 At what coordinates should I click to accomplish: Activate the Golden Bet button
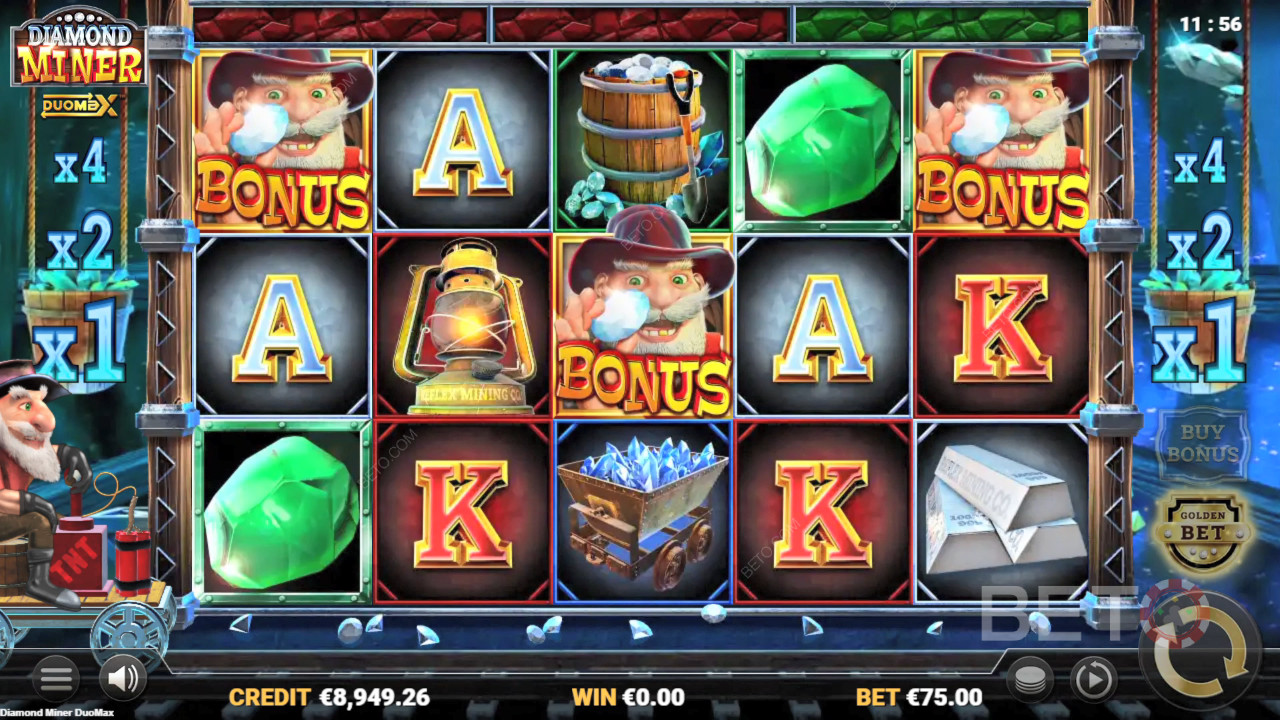point(1203,530)
